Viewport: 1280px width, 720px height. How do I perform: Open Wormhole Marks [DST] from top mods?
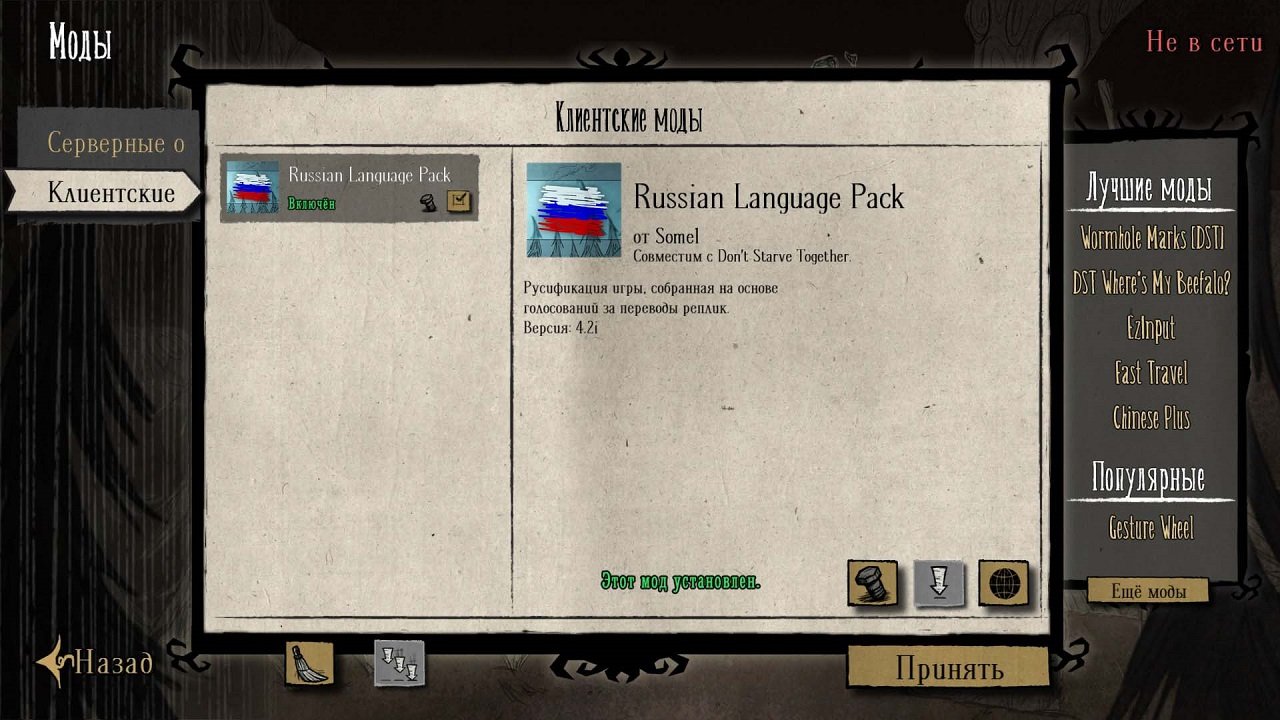point(1151,239)
